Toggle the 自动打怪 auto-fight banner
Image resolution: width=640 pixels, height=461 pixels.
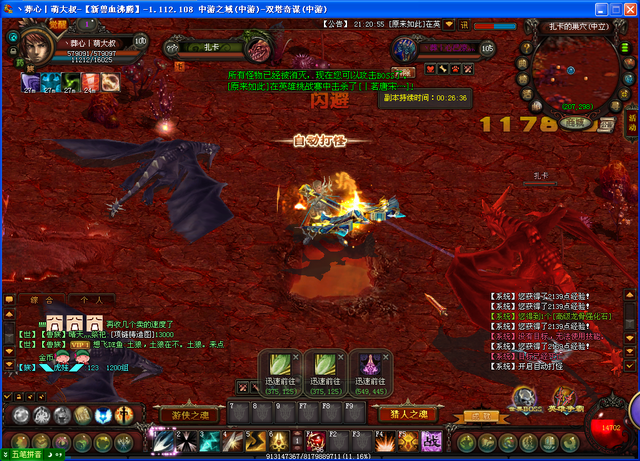318,141
